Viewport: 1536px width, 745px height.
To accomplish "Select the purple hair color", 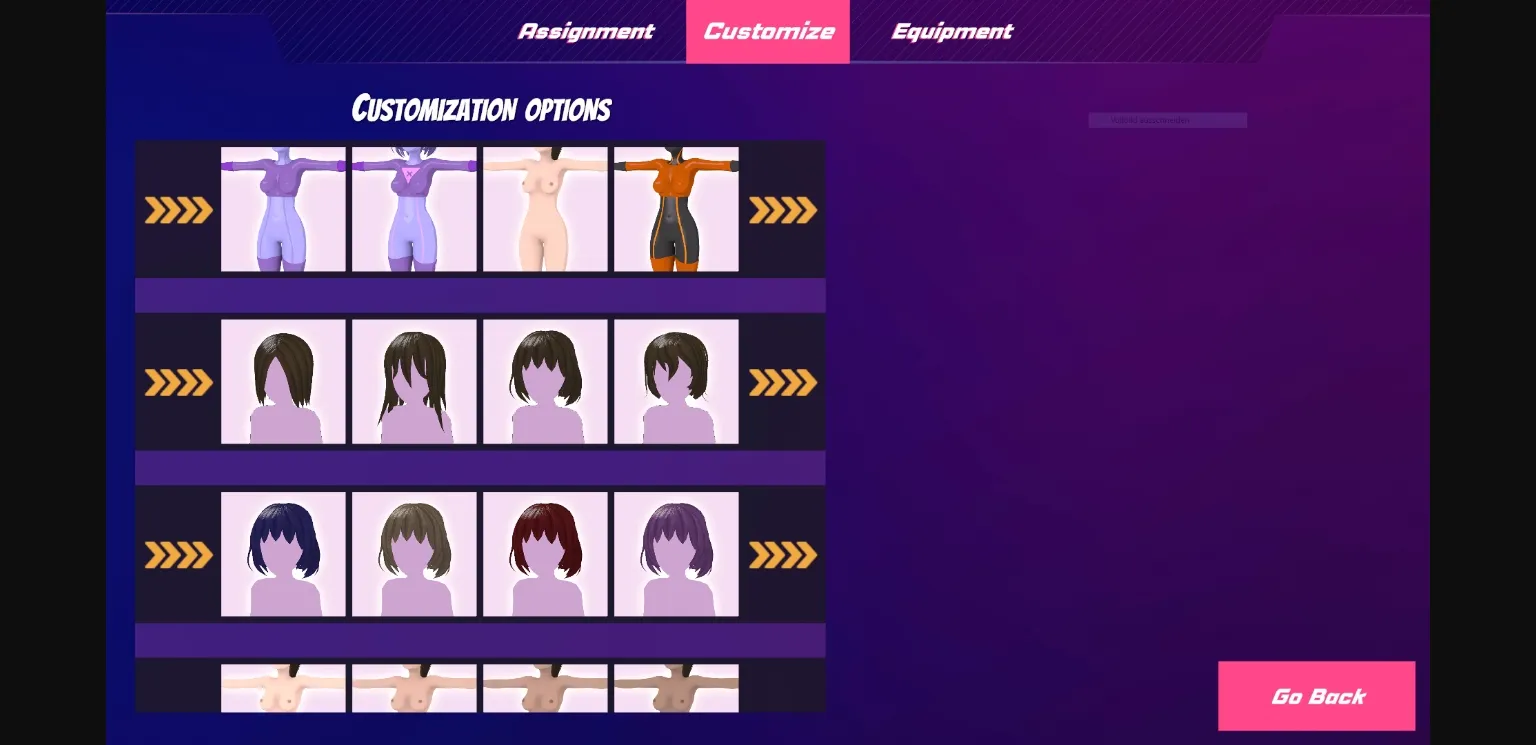I will click(x=676, y=555).
